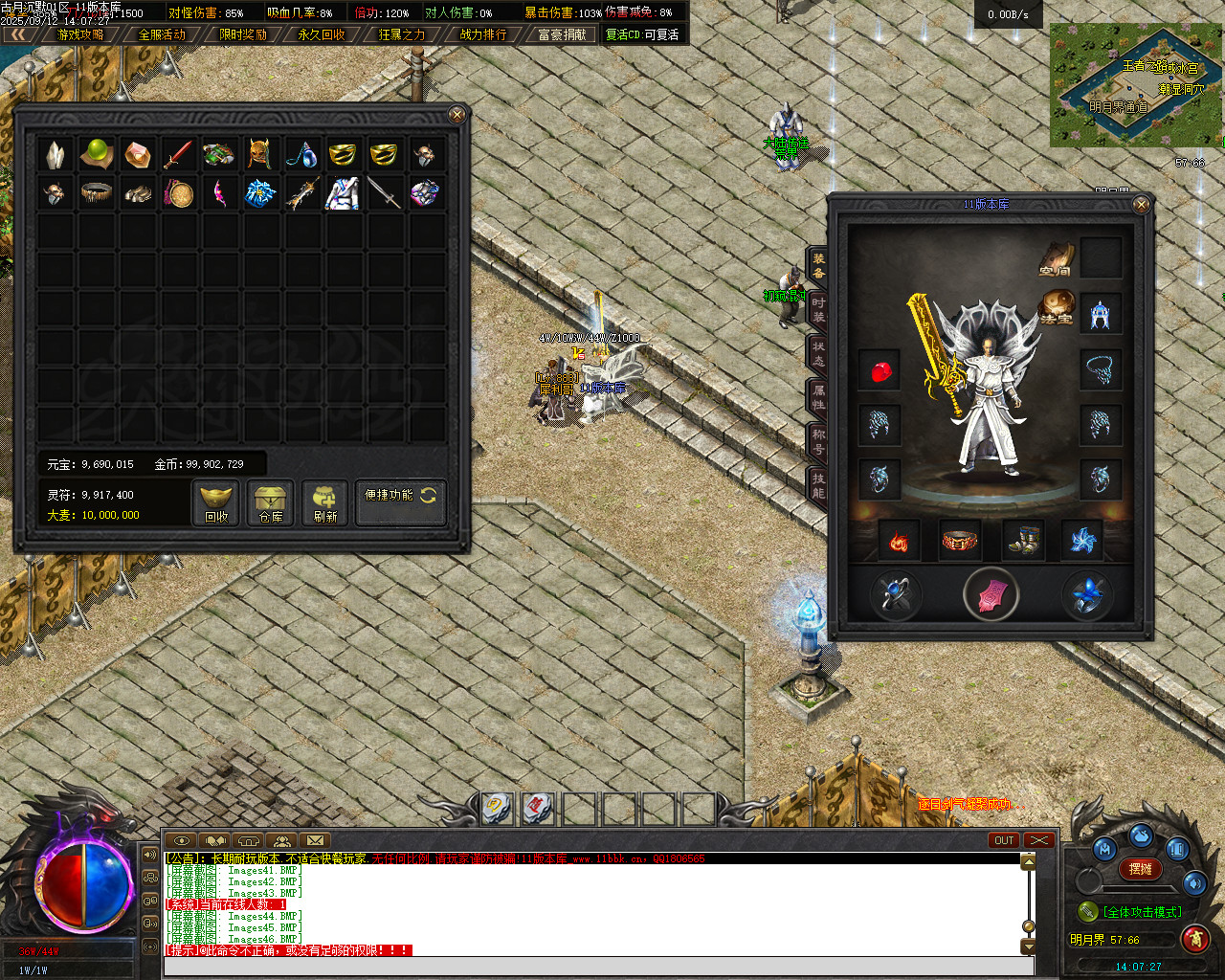Select the white robe item in bag

click(342, 193)
